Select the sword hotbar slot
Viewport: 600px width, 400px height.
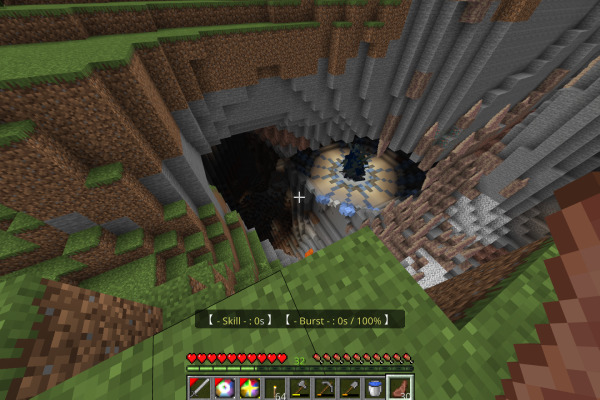[x=200, y=387]
